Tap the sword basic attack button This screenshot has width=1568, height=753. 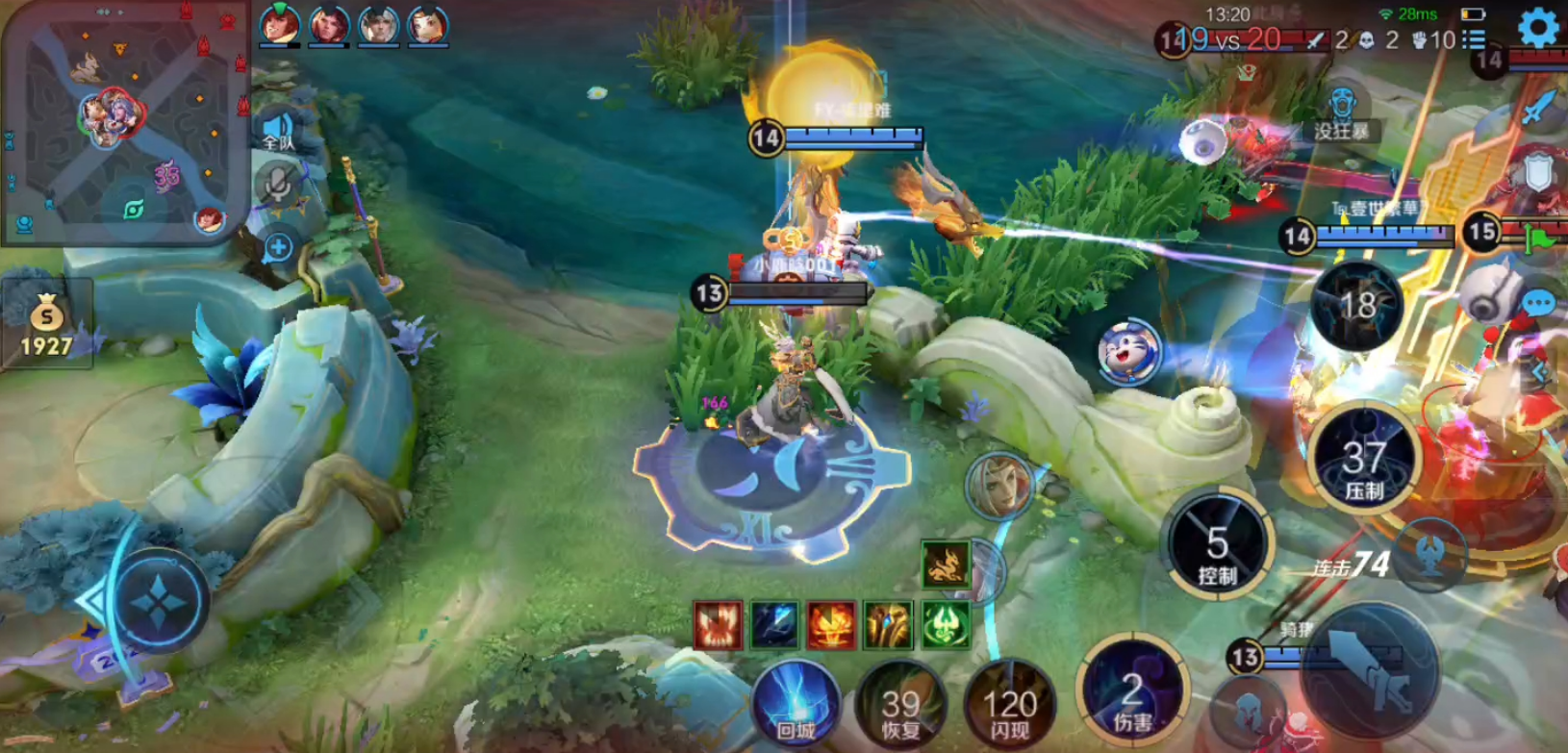tap(1371, 670)
